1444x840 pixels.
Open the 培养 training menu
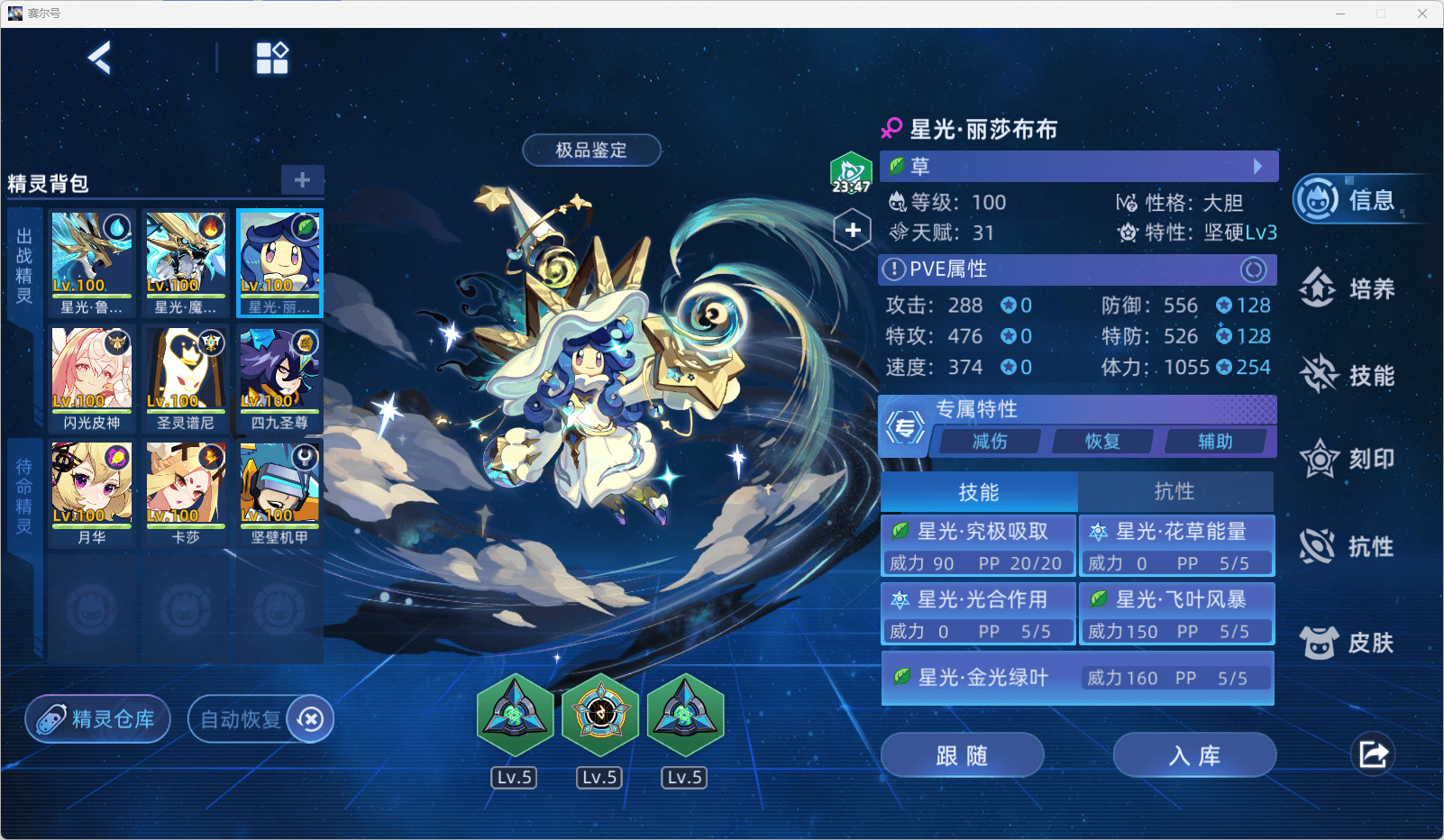[1348, 289]
